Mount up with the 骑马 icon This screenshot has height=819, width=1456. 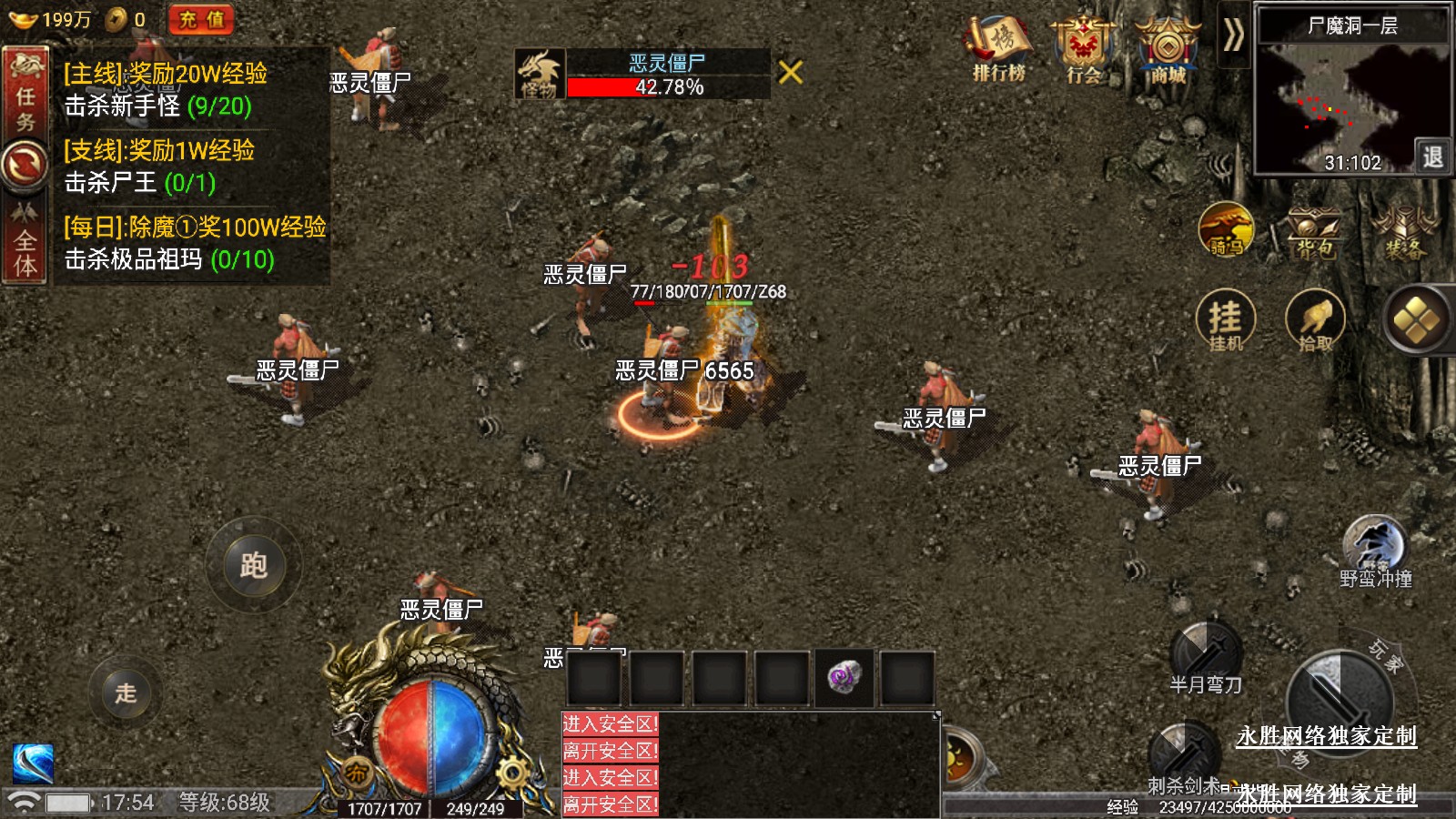click(x=1226, y=229)
